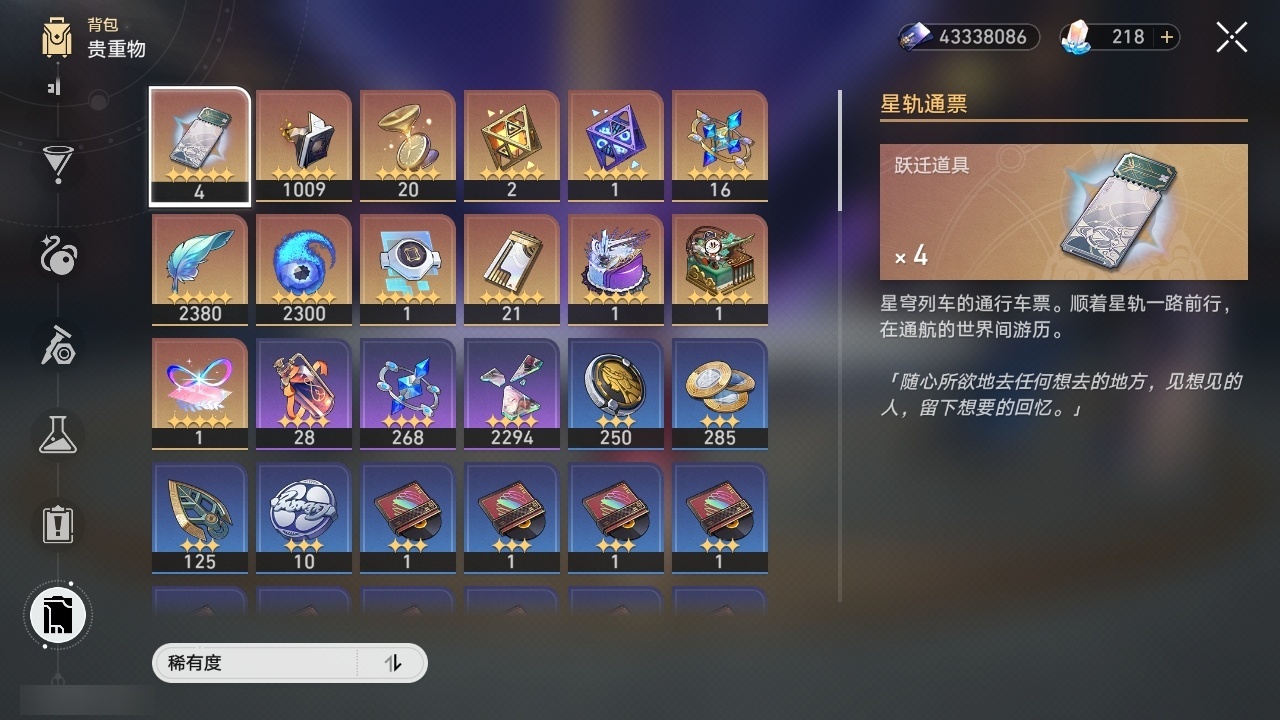Viewport: 1280px width, 720px height.
Task: Select the wrench materials icon in sidebar
Action: click(57, 347)
